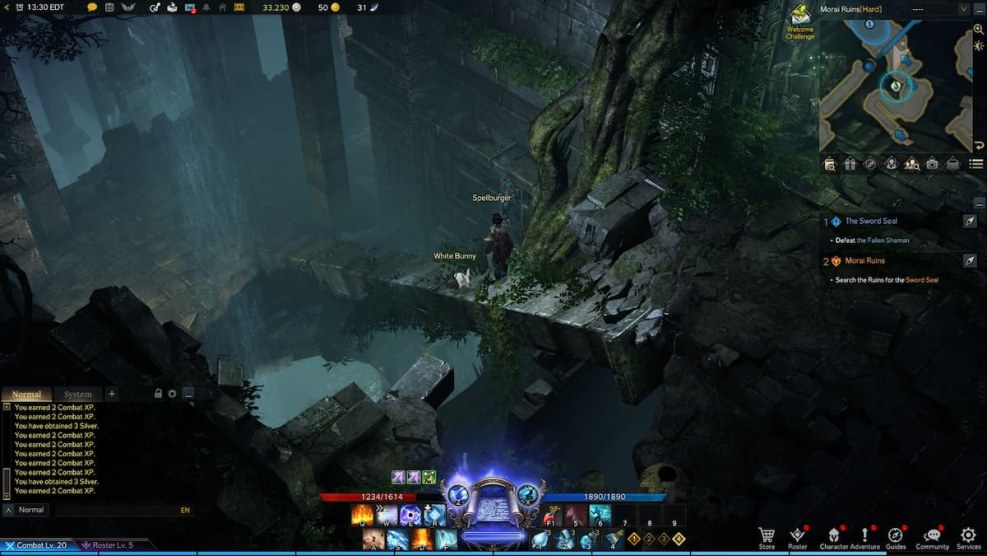
Task: Select the Normal chat tab
Action: coord(26,394)
